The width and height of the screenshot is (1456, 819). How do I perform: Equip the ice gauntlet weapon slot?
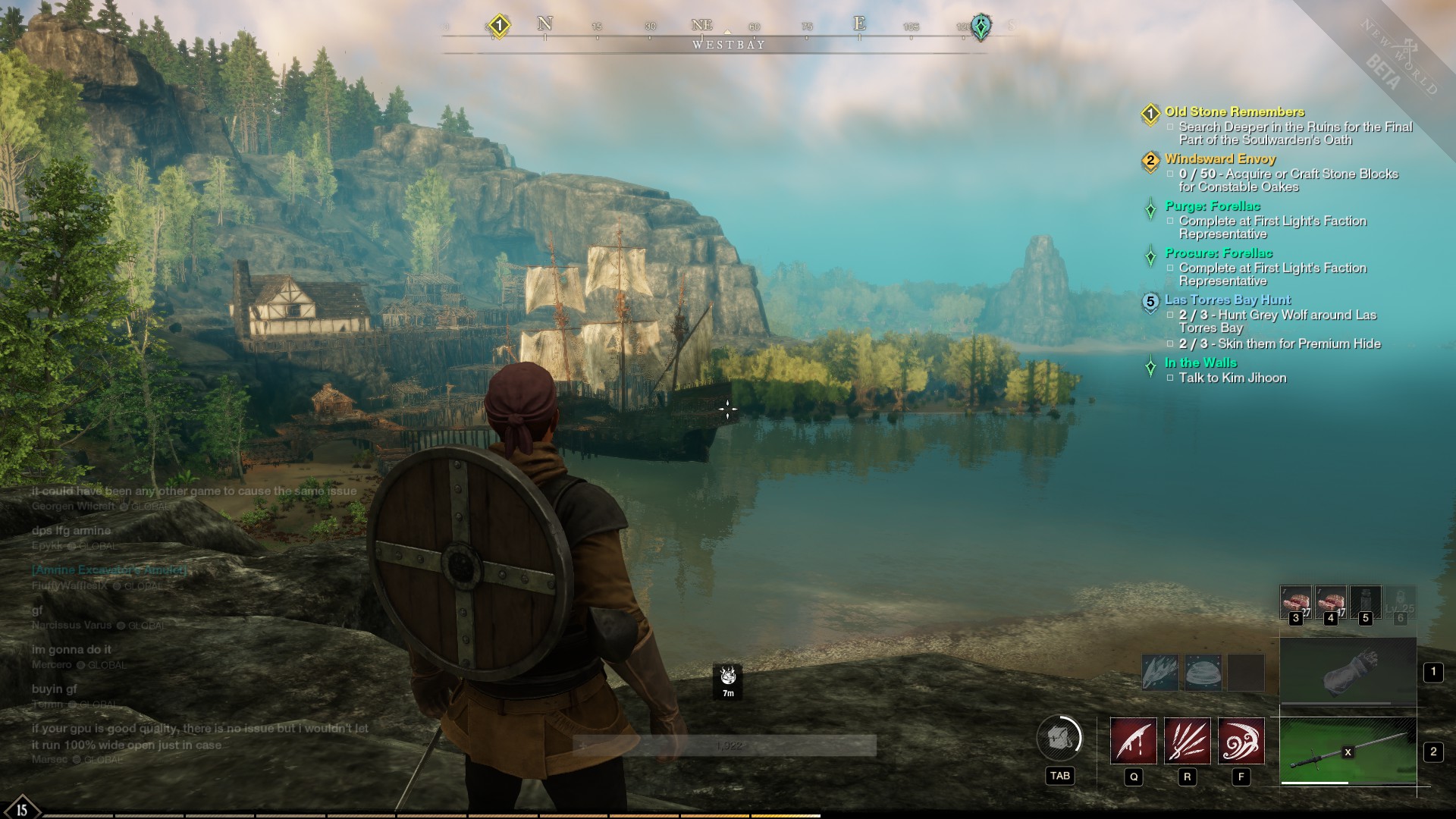1348,672
